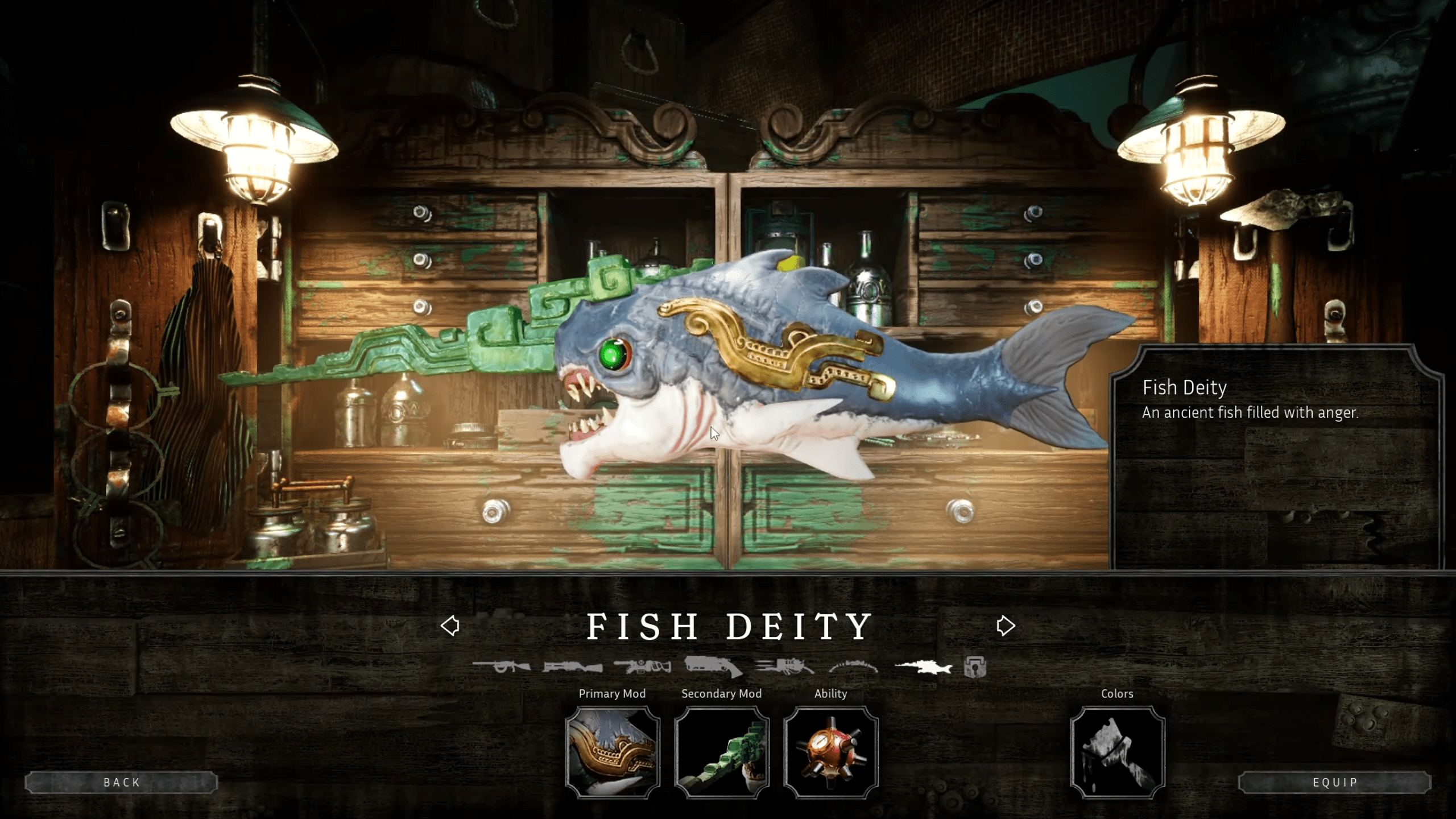Screen dimensions: 1456x819
Task: Open the Primary Mod slot
Action: (x=613, y=750)
